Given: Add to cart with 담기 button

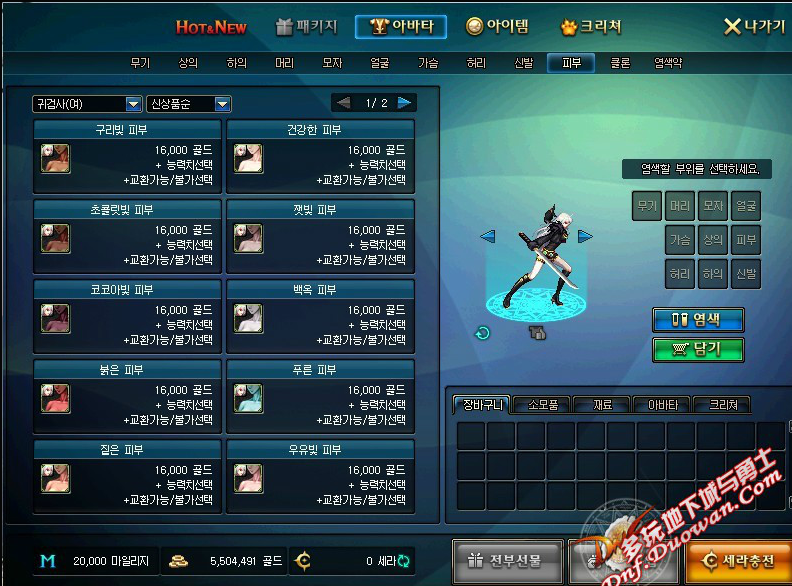Looking at the screenshot, I should 698,350.
